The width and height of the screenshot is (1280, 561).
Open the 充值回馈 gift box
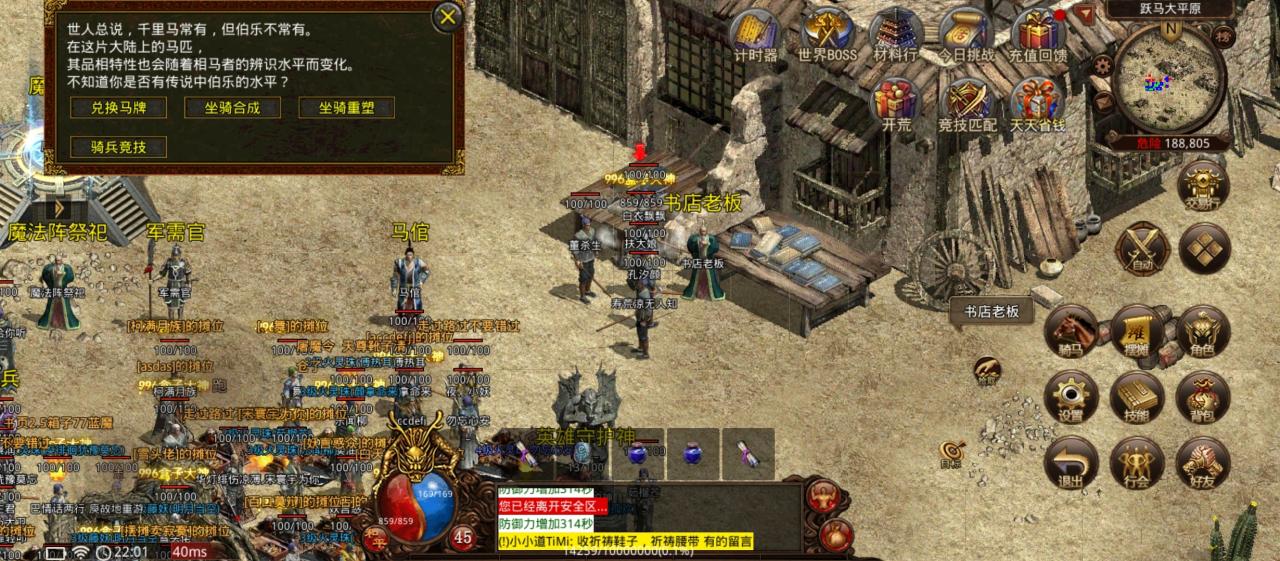[1037, 33]
